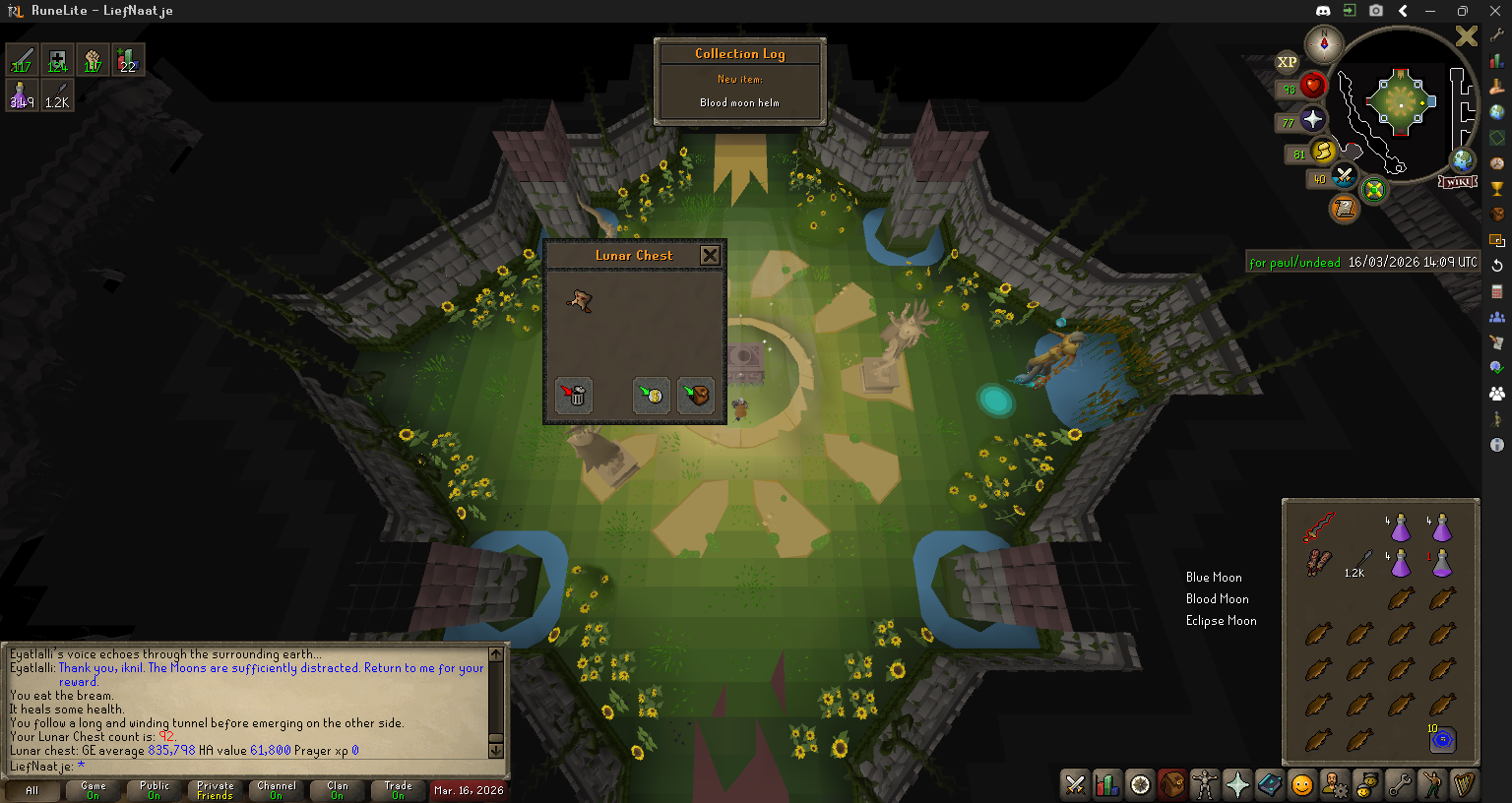Open the Wiki lookup banner
This screenshot has width=1512, height=803.
pyautogui.click(x=1457, y=182)
